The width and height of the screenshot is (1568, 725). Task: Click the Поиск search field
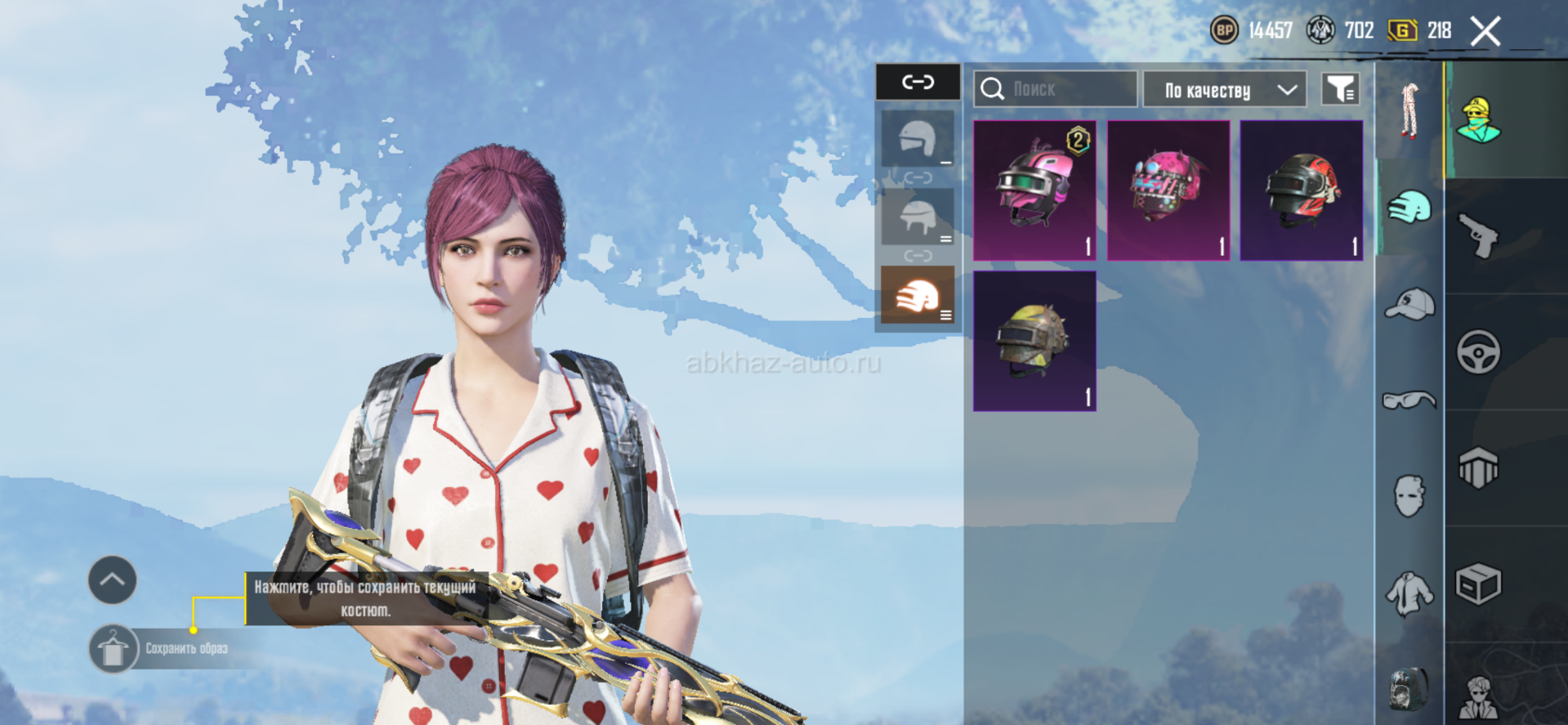pos(1054,89)
